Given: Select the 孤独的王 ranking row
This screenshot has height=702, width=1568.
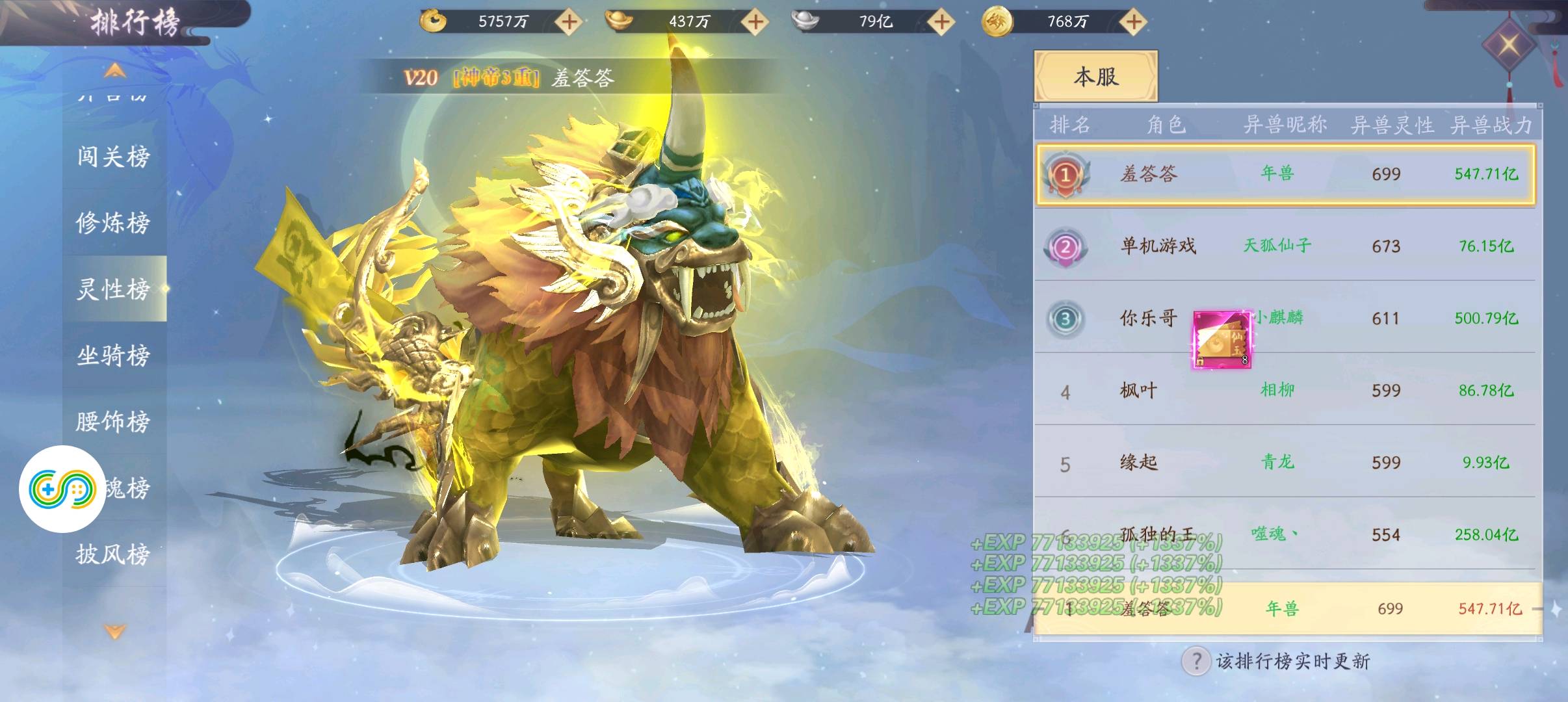Looking at the screenshot, I should point(1285,534).
